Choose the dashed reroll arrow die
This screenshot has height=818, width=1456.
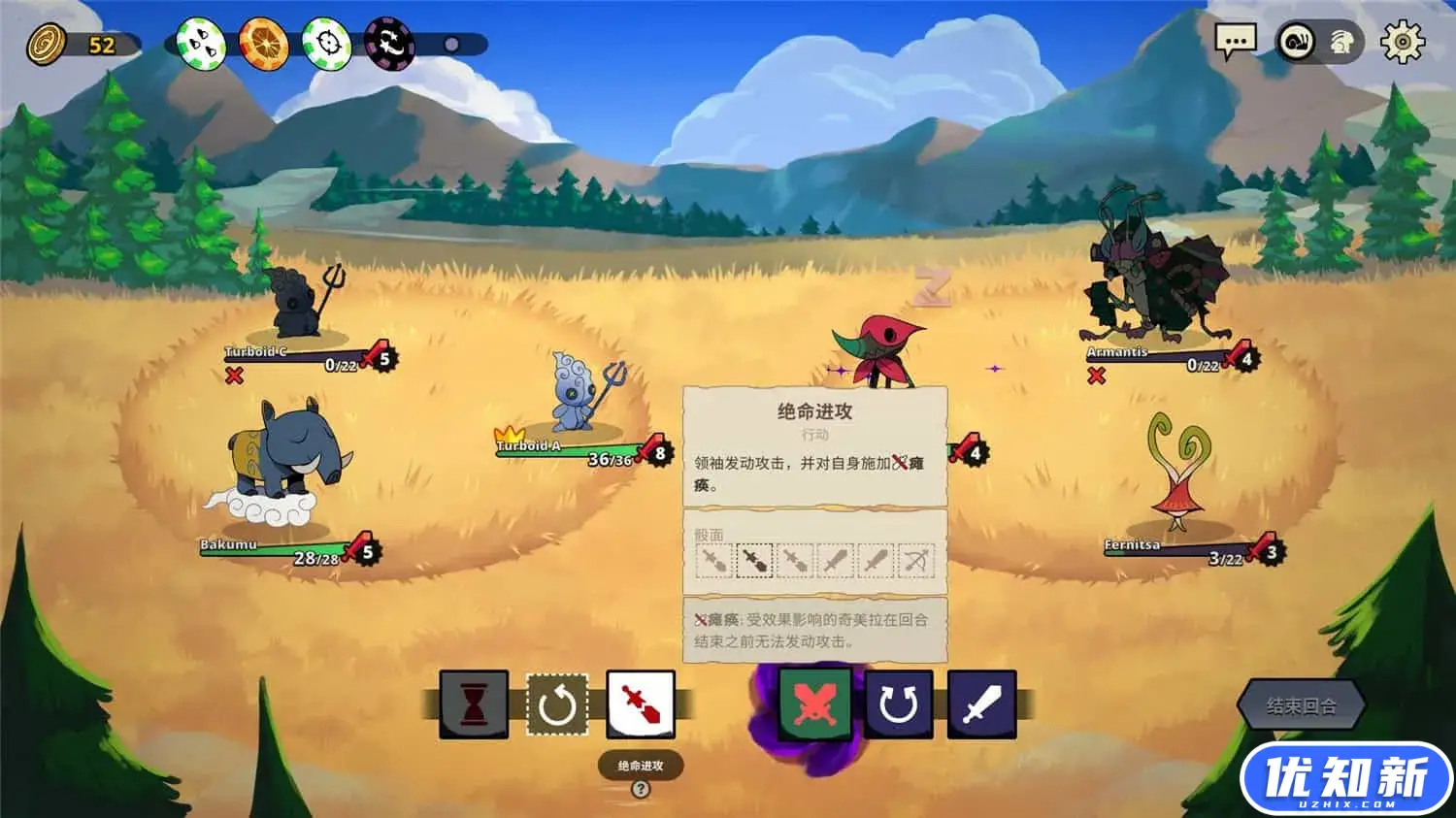tap(557, 703)
